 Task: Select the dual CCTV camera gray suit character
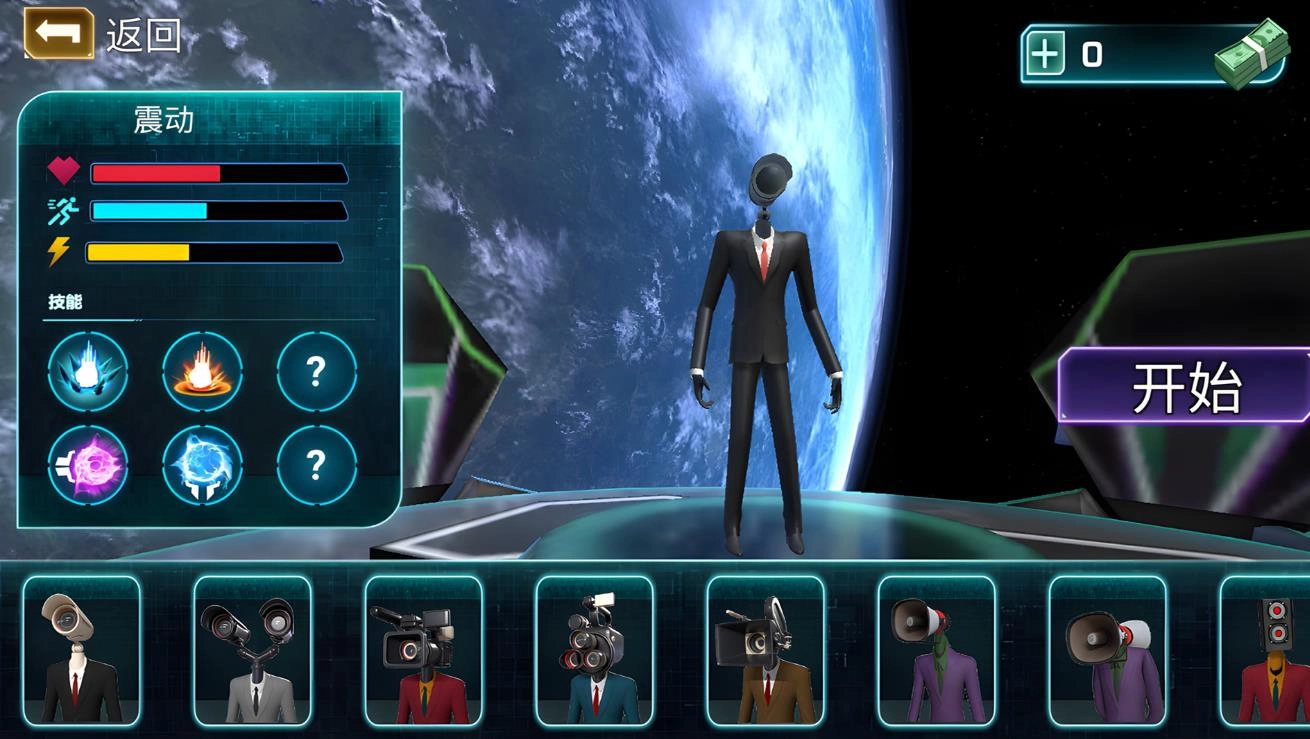pos(252,650)
